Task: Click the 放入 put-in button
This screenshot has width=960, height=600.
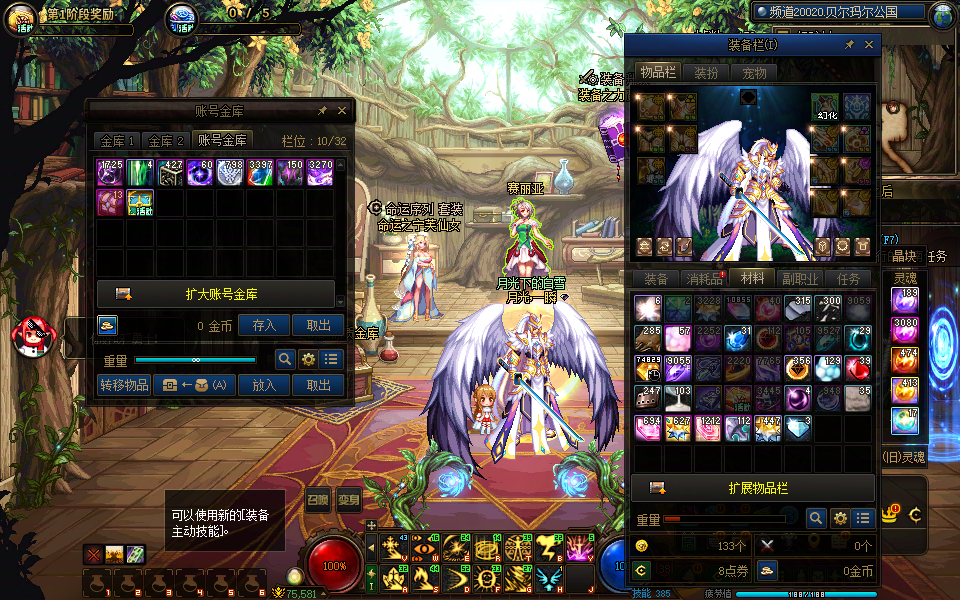Action: point(264,385)
